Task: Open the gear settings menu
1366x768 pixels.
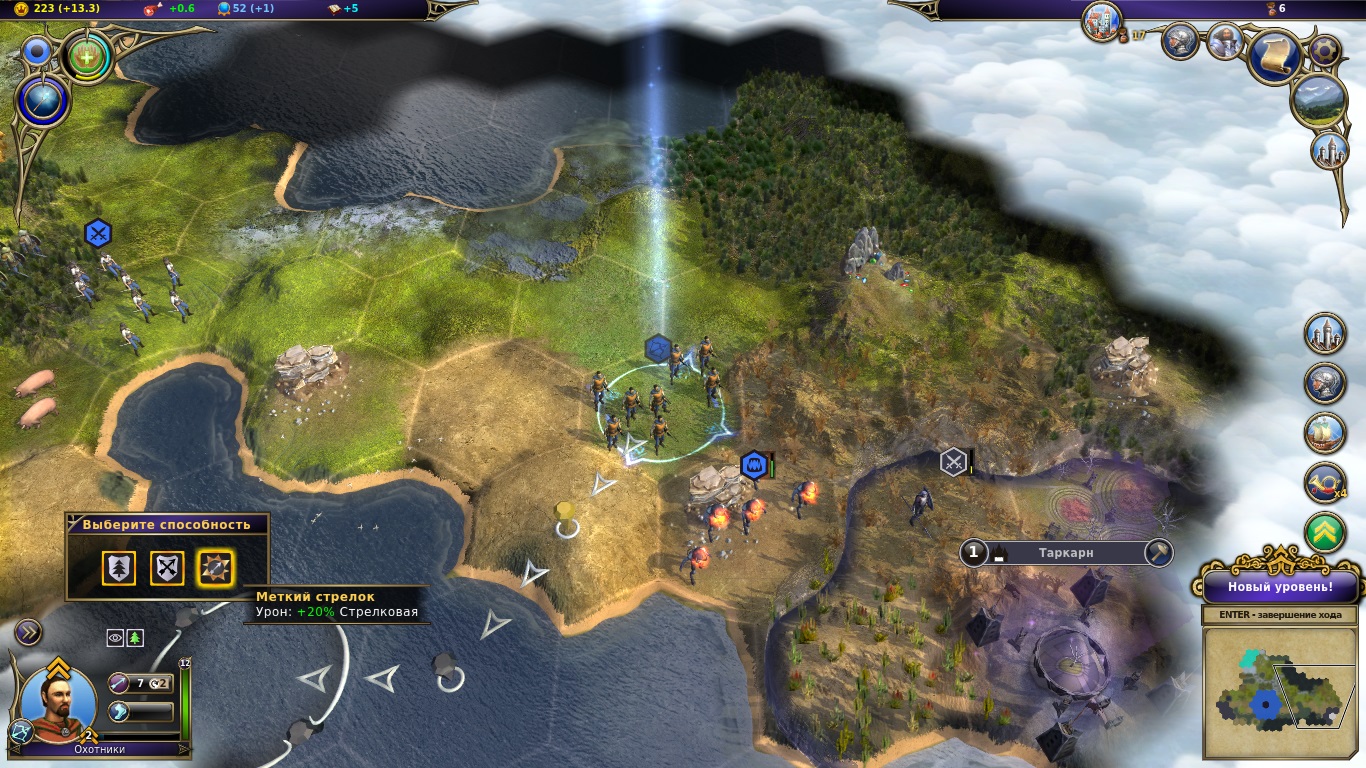Action: point(1325,50)
